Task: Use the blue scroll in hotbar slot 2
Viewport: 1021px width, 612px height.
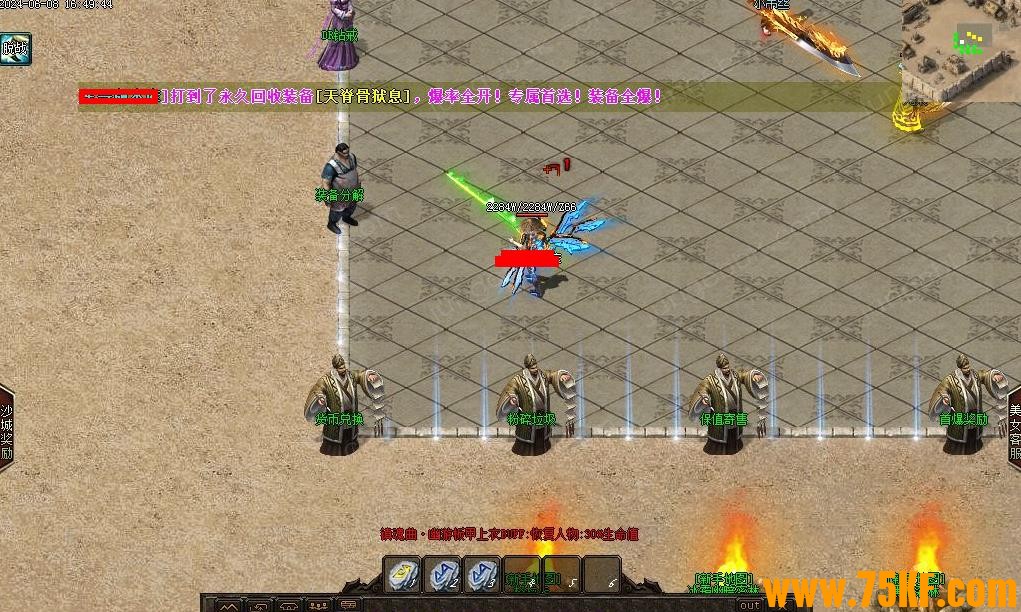Action: coord(443,575)
